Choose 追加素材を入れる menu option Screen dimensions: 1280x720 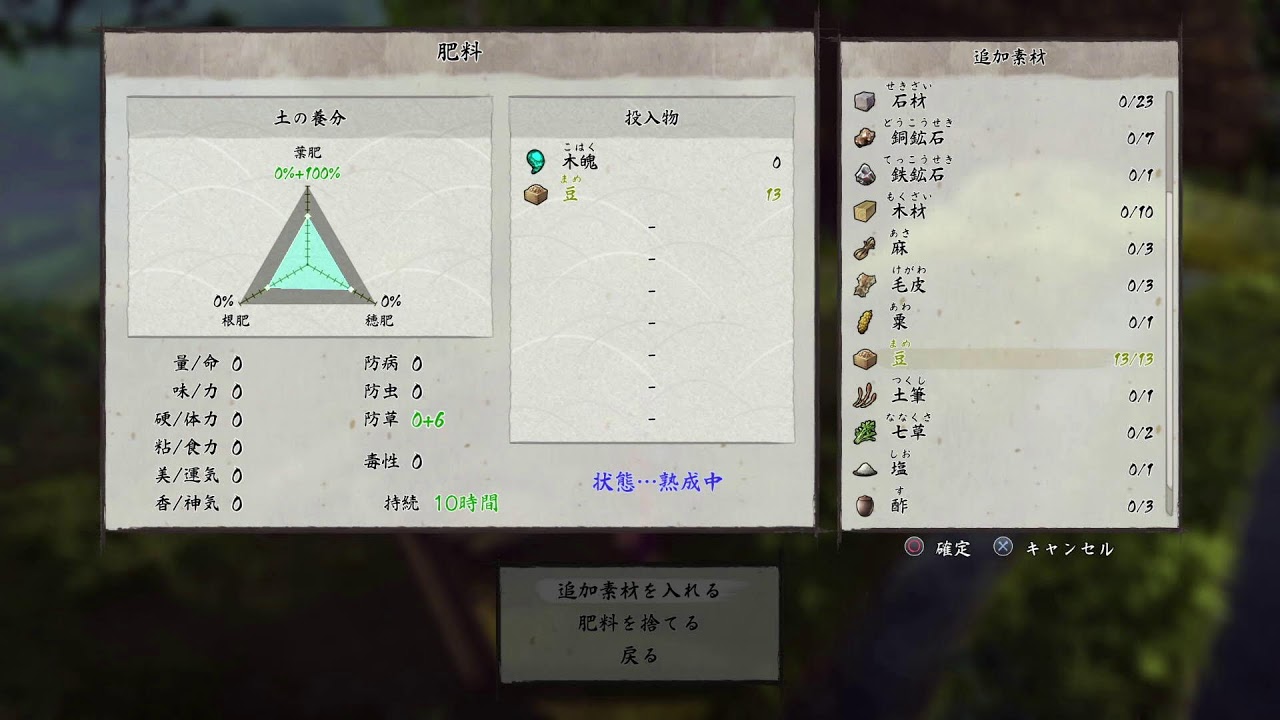point(639,590)
